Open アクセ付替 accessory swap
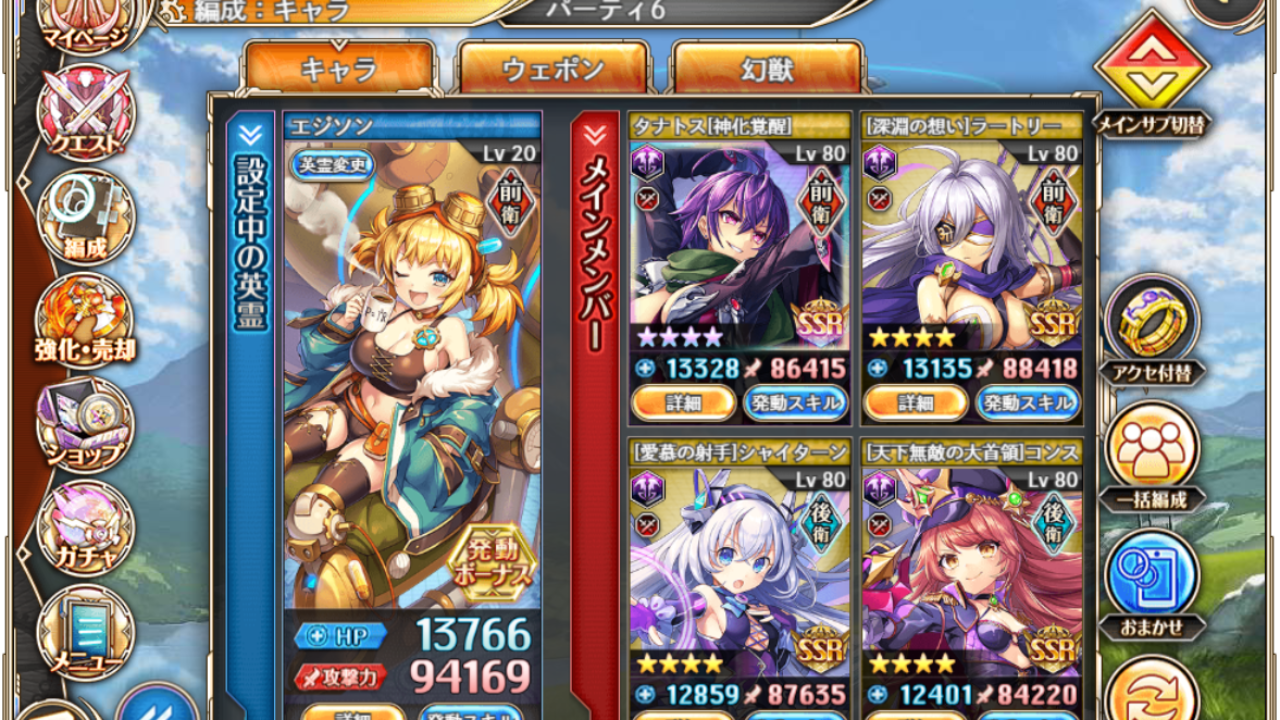Viewport: 1280px width, 720px height. [1151, 328]
